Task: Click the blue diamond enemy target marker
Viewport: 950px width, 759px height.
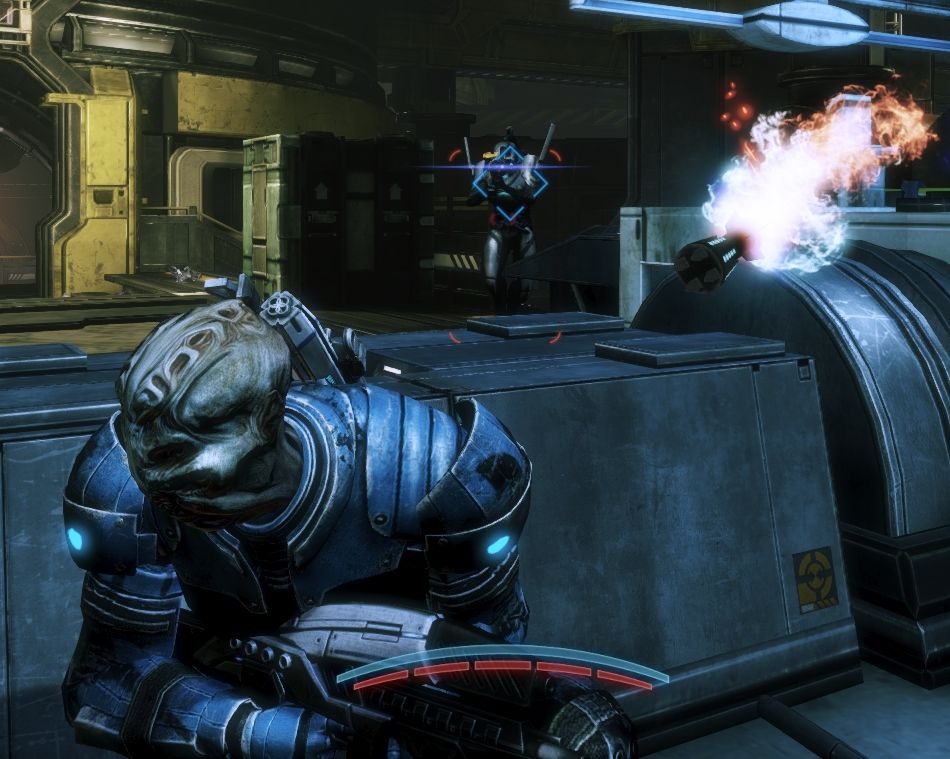Action: click(x=510, y=182)
